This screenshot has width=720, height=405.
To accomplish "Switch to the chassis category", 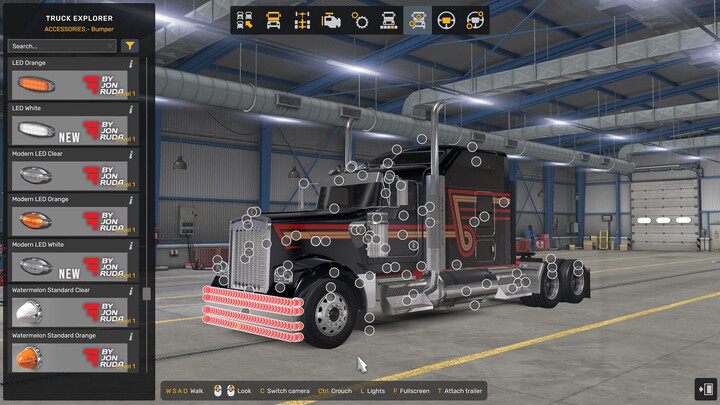I will click(302, 20).
